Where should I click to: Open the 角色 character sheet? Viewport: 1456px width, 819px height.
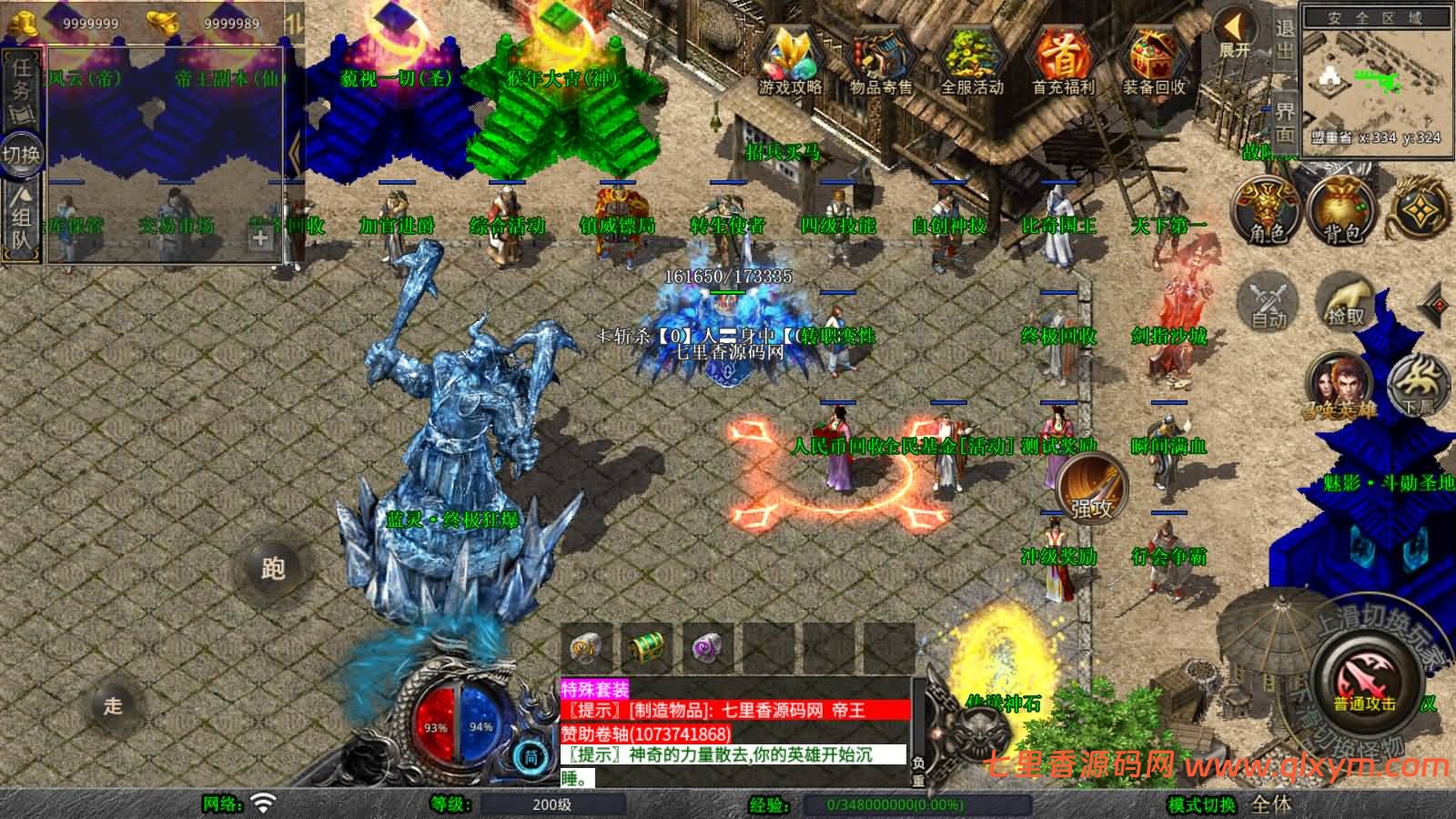tap(1266, 211)
